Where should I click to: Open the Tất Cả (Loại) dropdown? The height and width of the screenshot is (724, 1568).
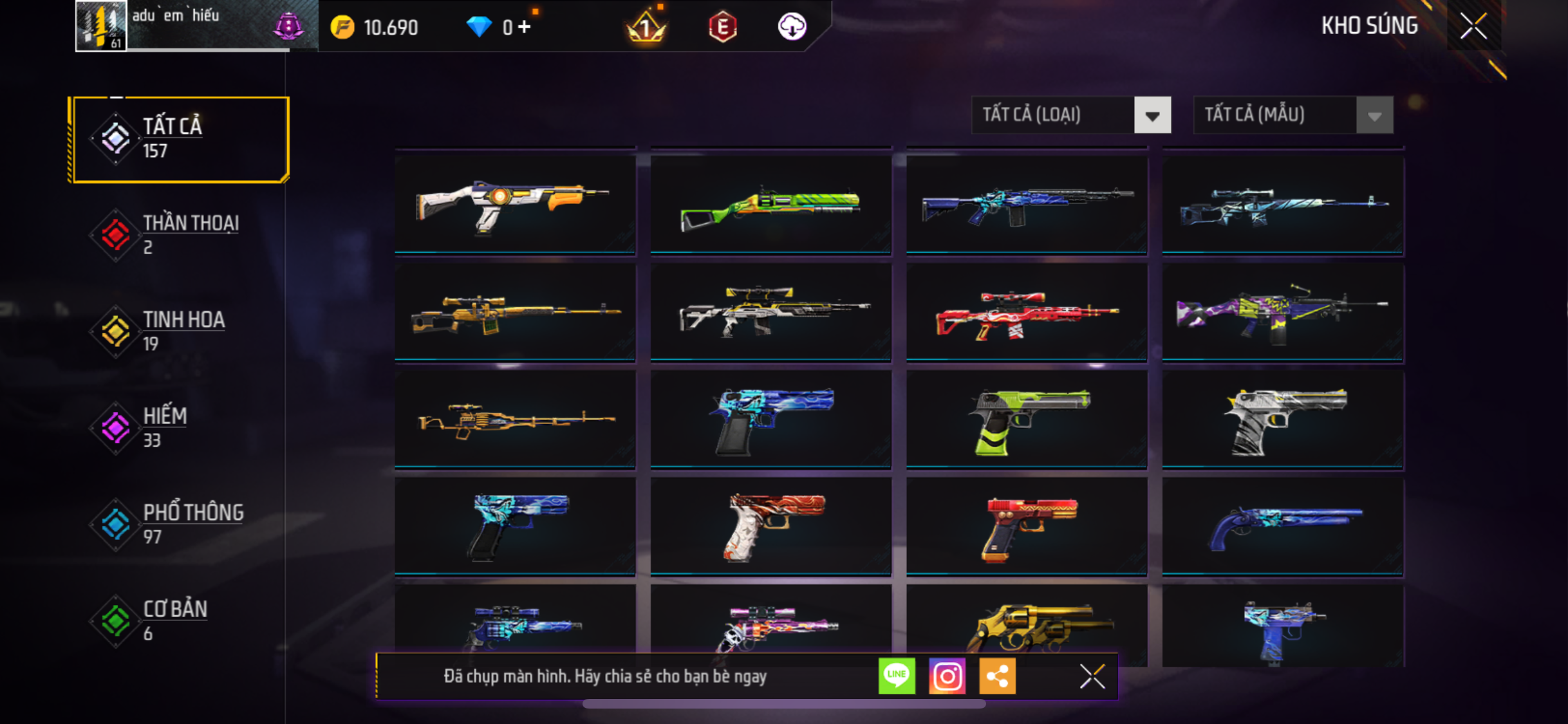pyautogui.click(x=1071, y=115)
